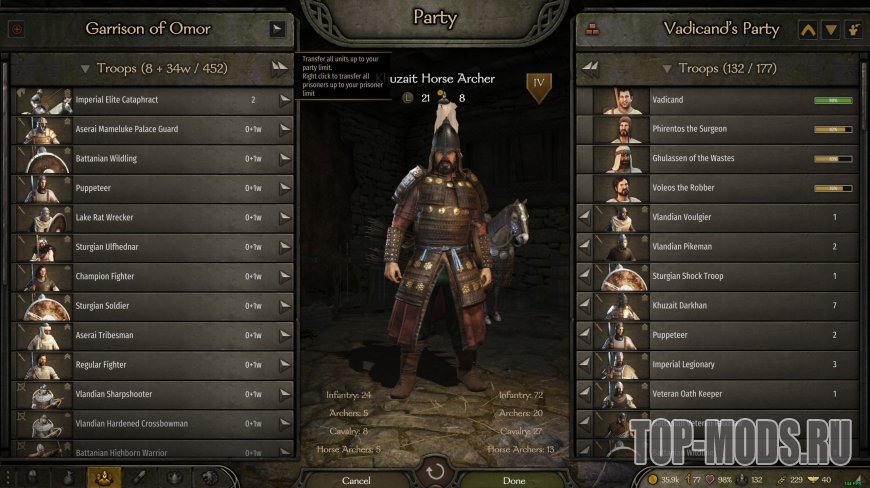The height and width of the screenshot is (488, 870).
Task: Select Vadicand hero row
Action: [720, 100]
